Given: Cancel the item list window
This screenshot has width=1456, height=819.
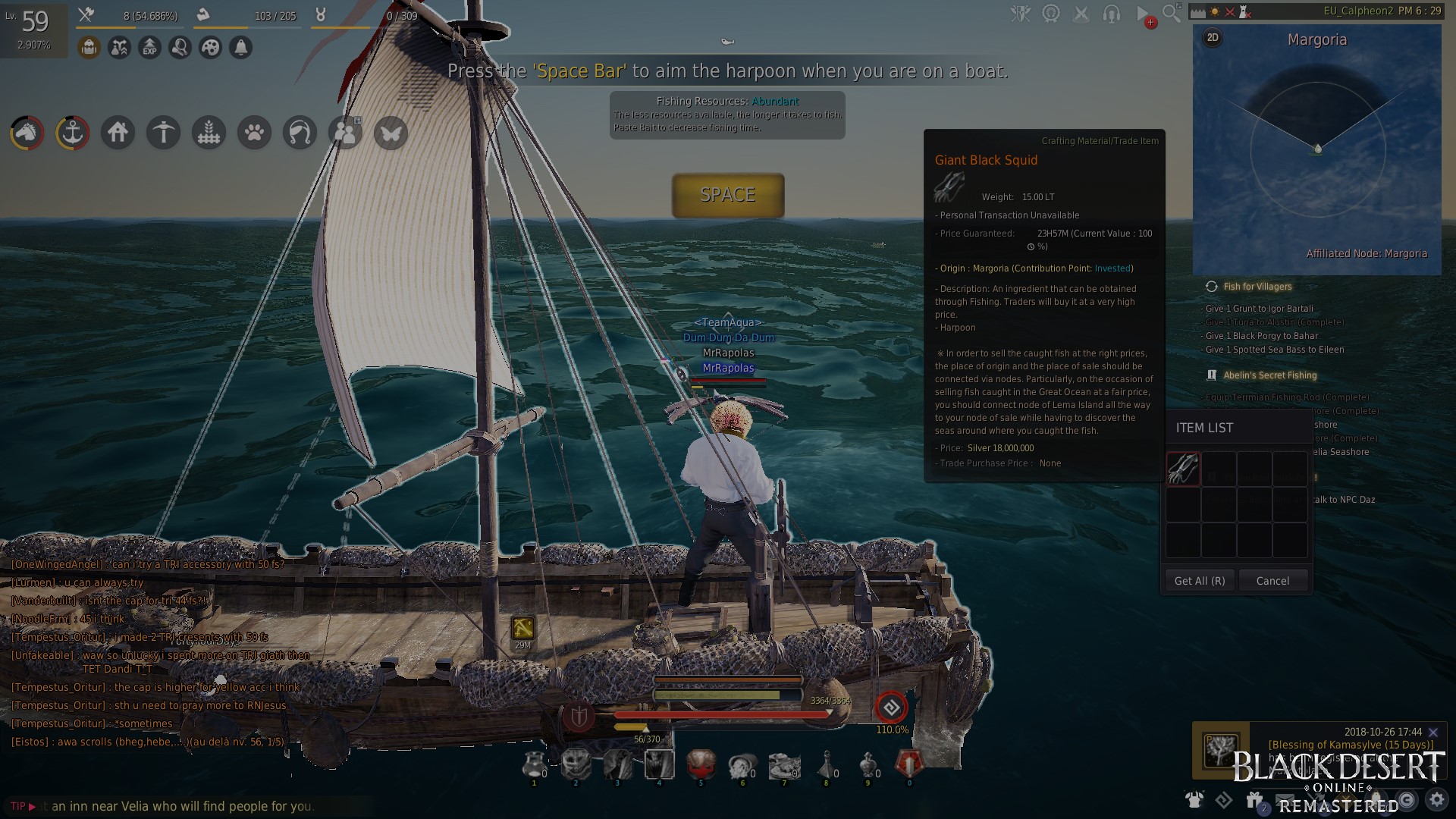Looking at the screenshot, I should point(1272,581).
